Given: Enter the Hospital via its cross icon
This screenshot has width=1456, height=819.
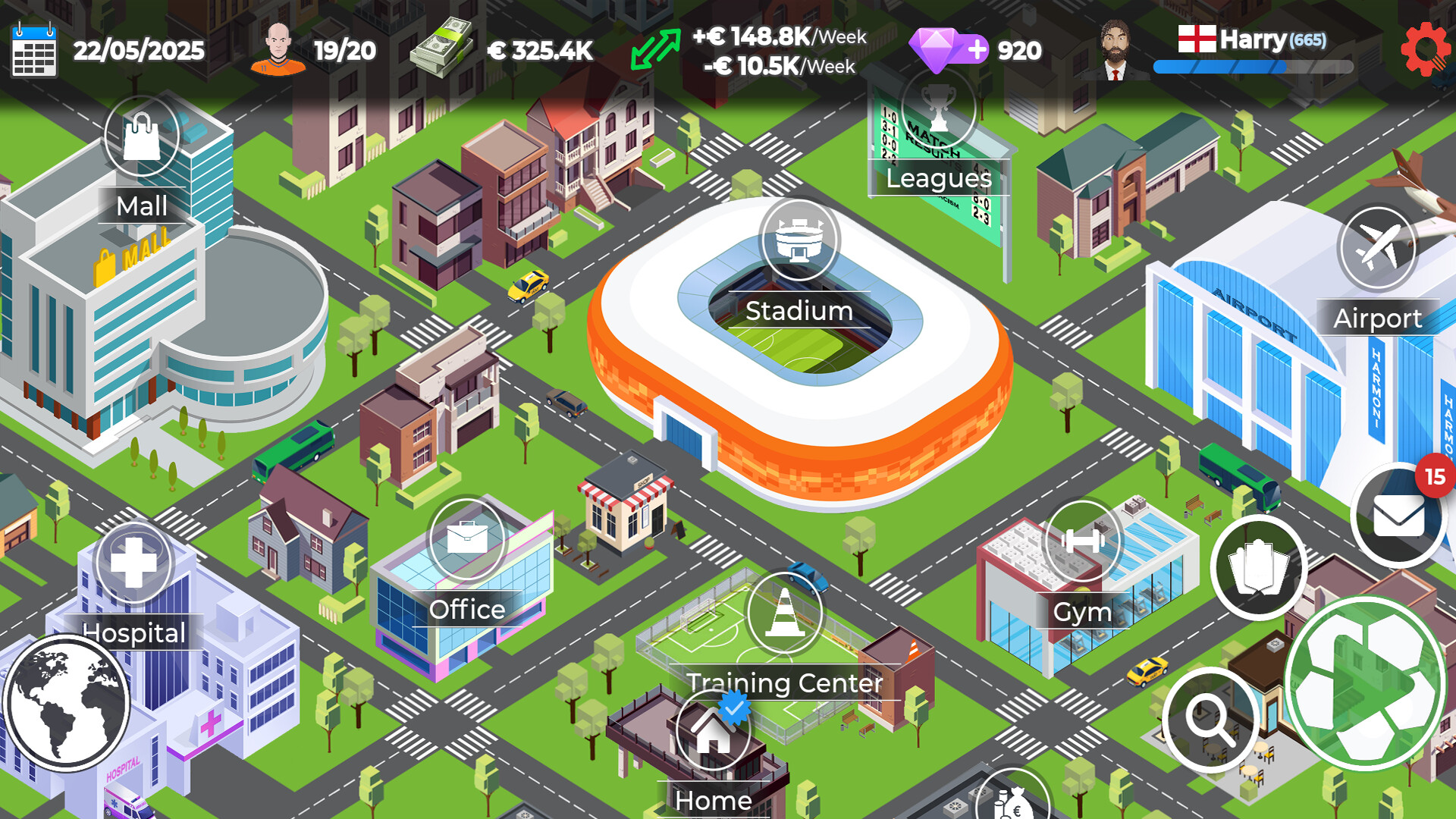Looking at the screenshot, I should coord(133,563).
